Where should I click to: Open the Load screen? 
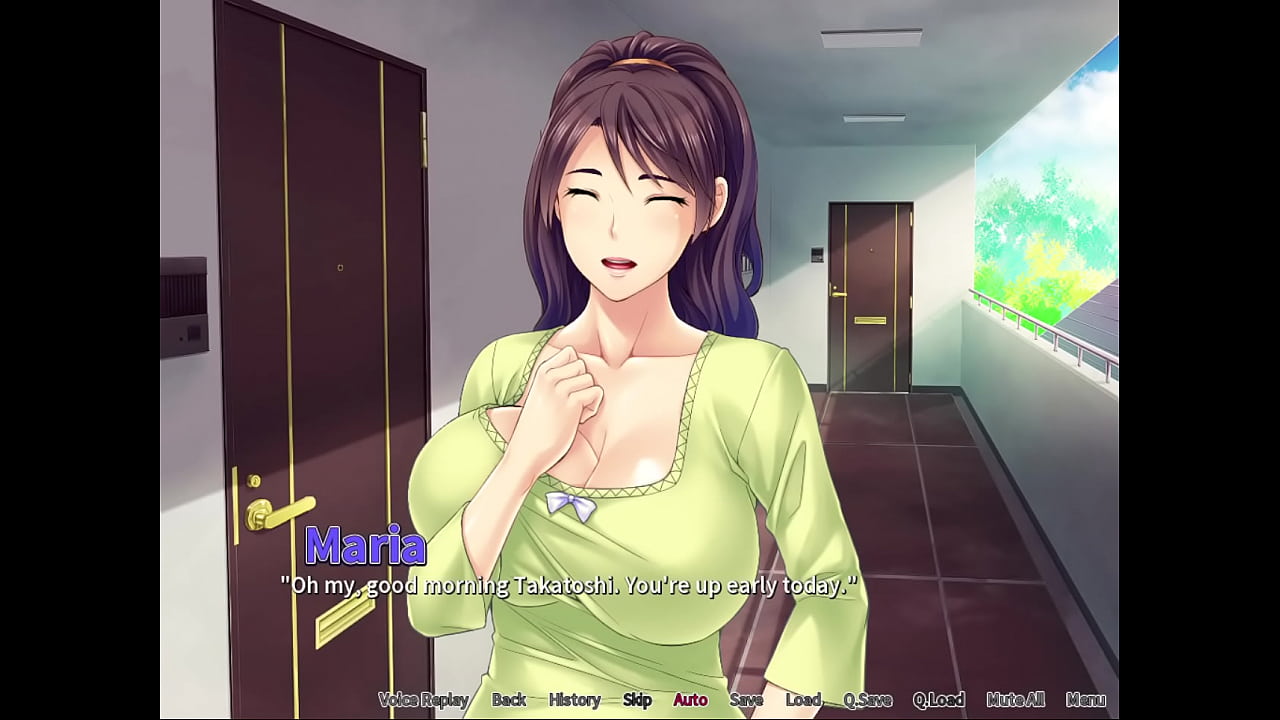pos(802,700)
